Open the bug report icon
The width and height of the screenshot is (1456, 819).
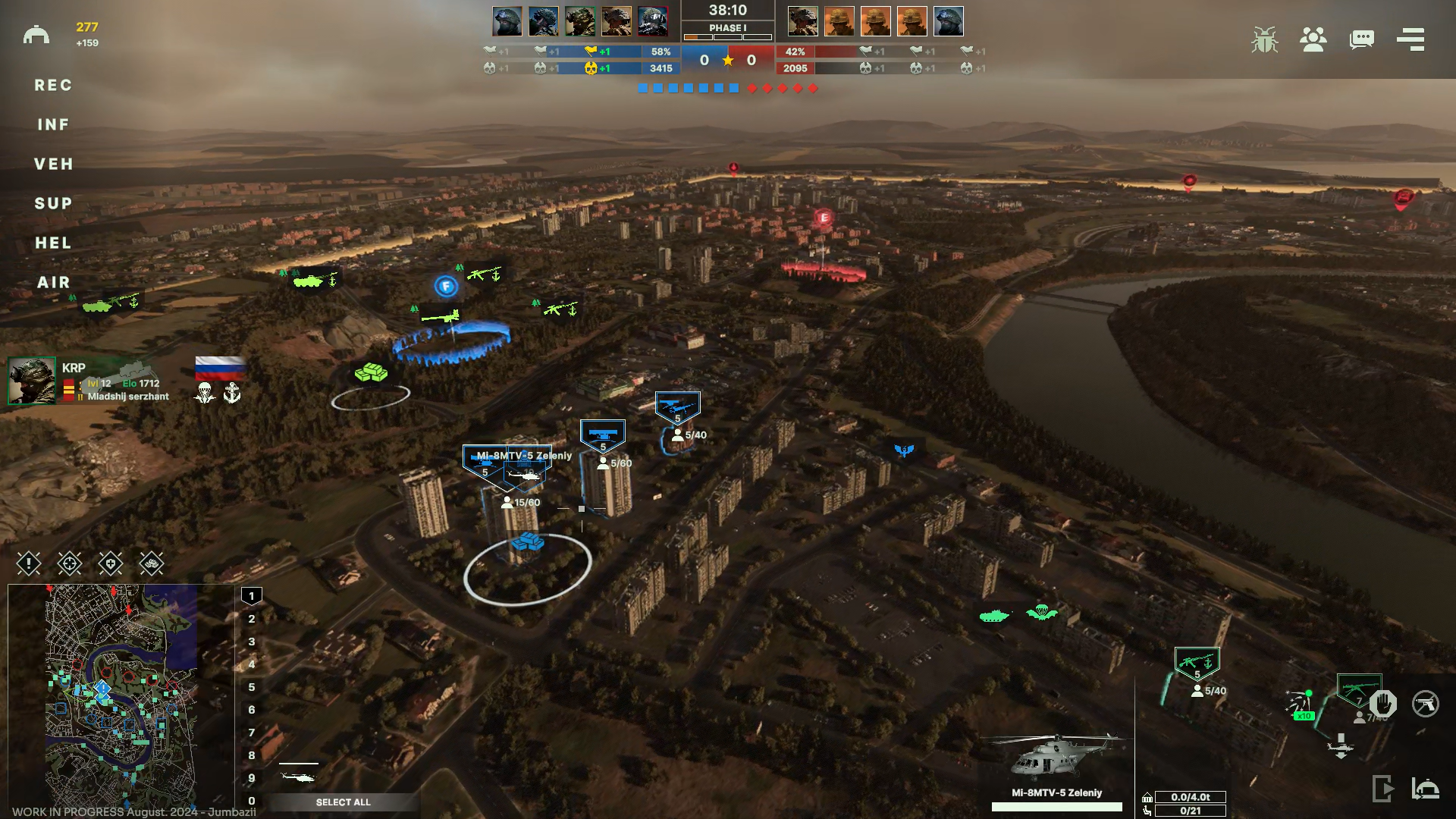(1264, 39)
